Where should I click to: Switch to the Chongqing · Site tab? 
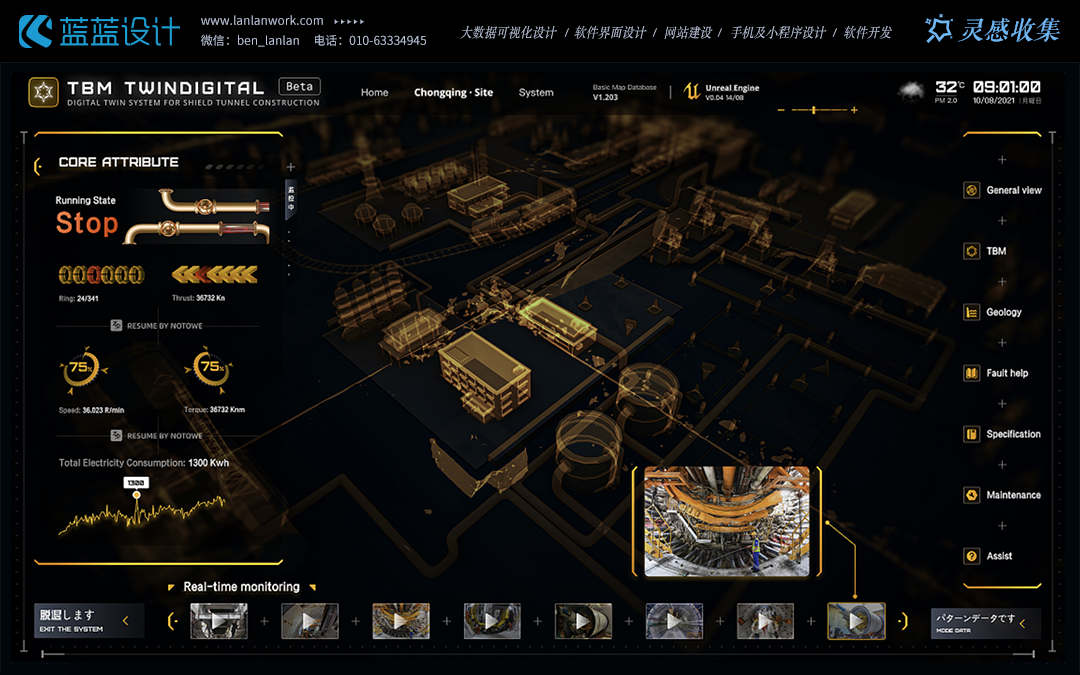click(453, 93)
